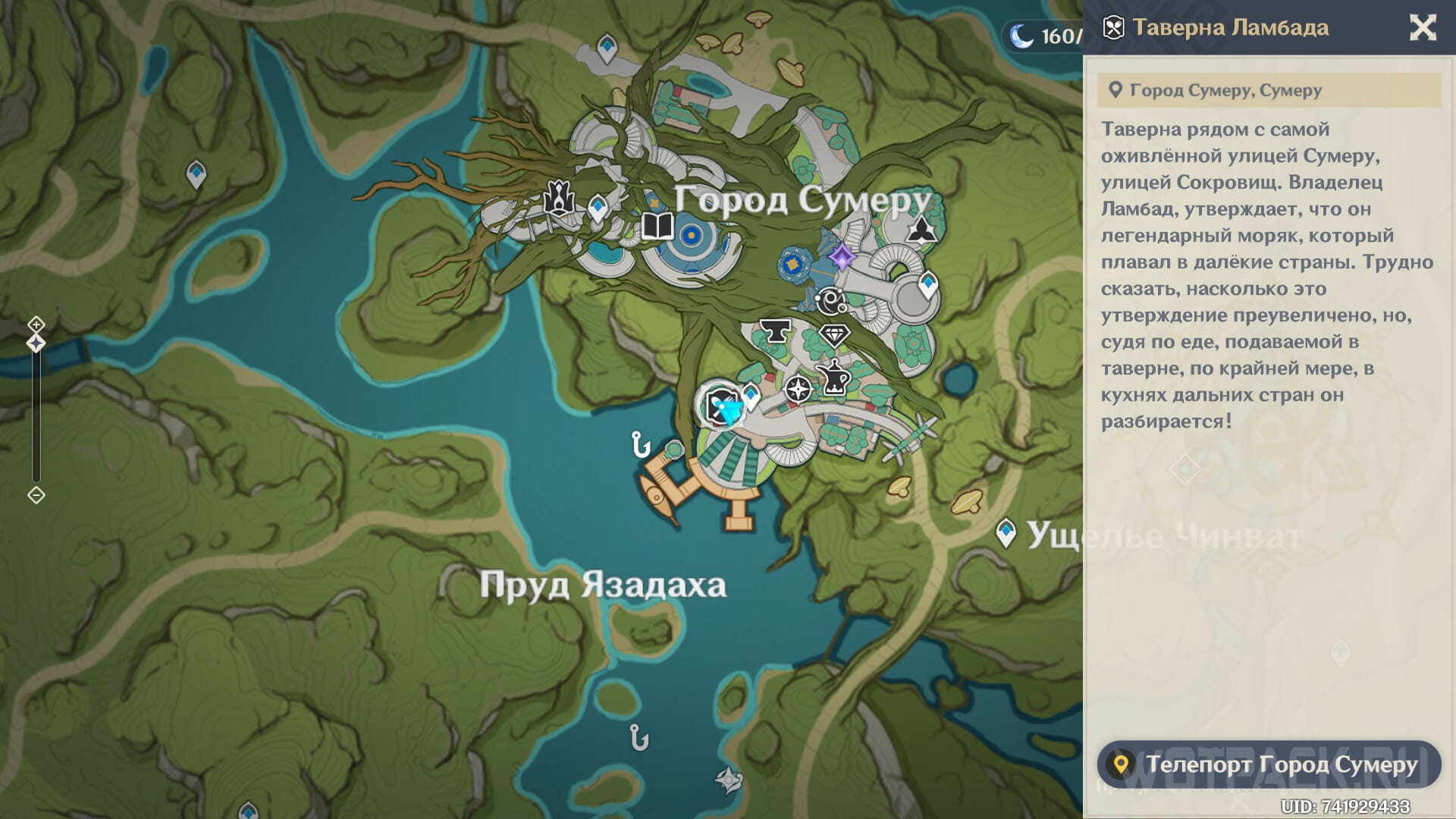Select the three-leaf black map marker
Screen dimensions: 1456x819
click(921, 229)
